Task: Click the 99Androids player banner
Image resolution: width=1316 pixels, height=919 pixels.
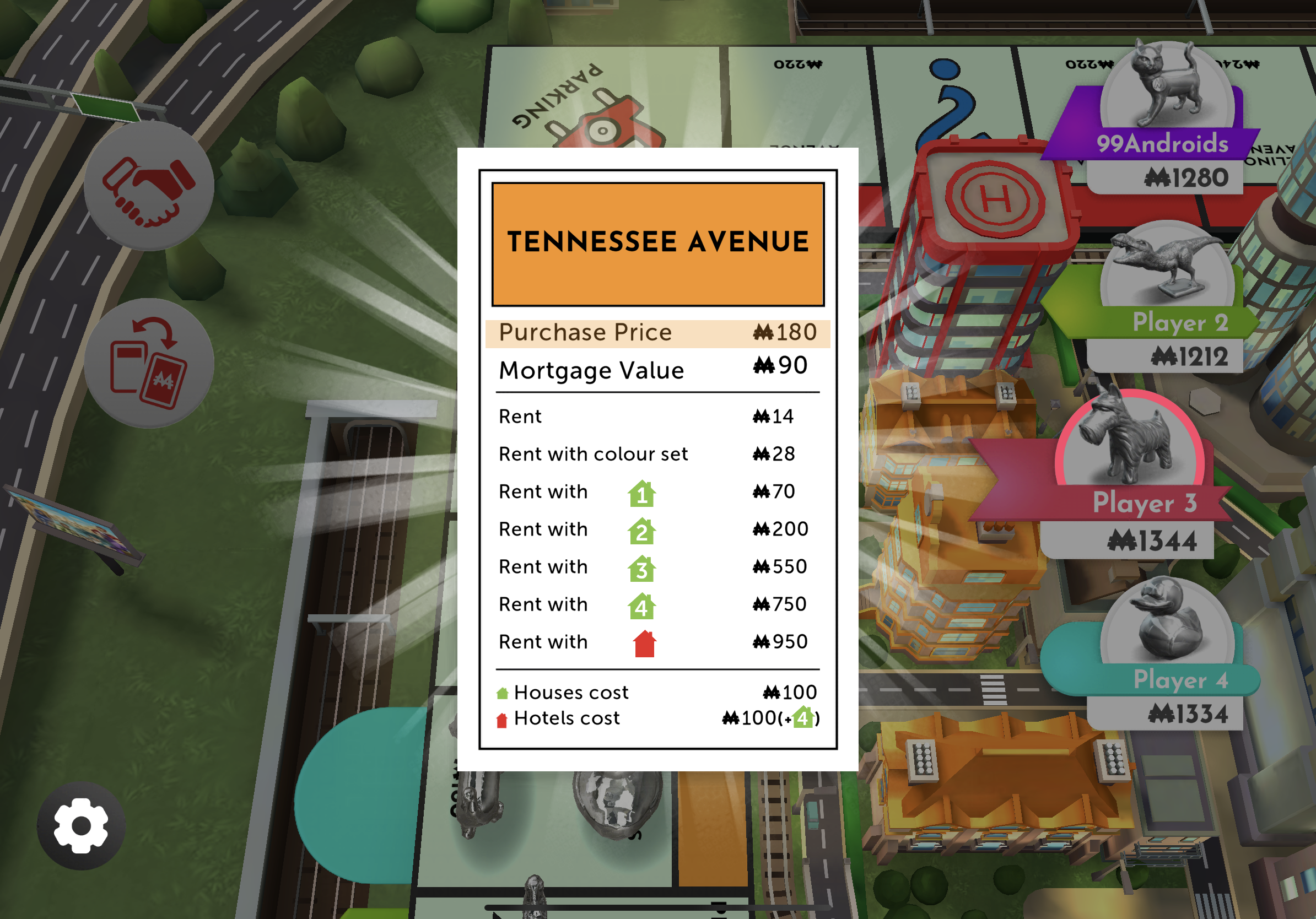Action: coord(1163,144)
